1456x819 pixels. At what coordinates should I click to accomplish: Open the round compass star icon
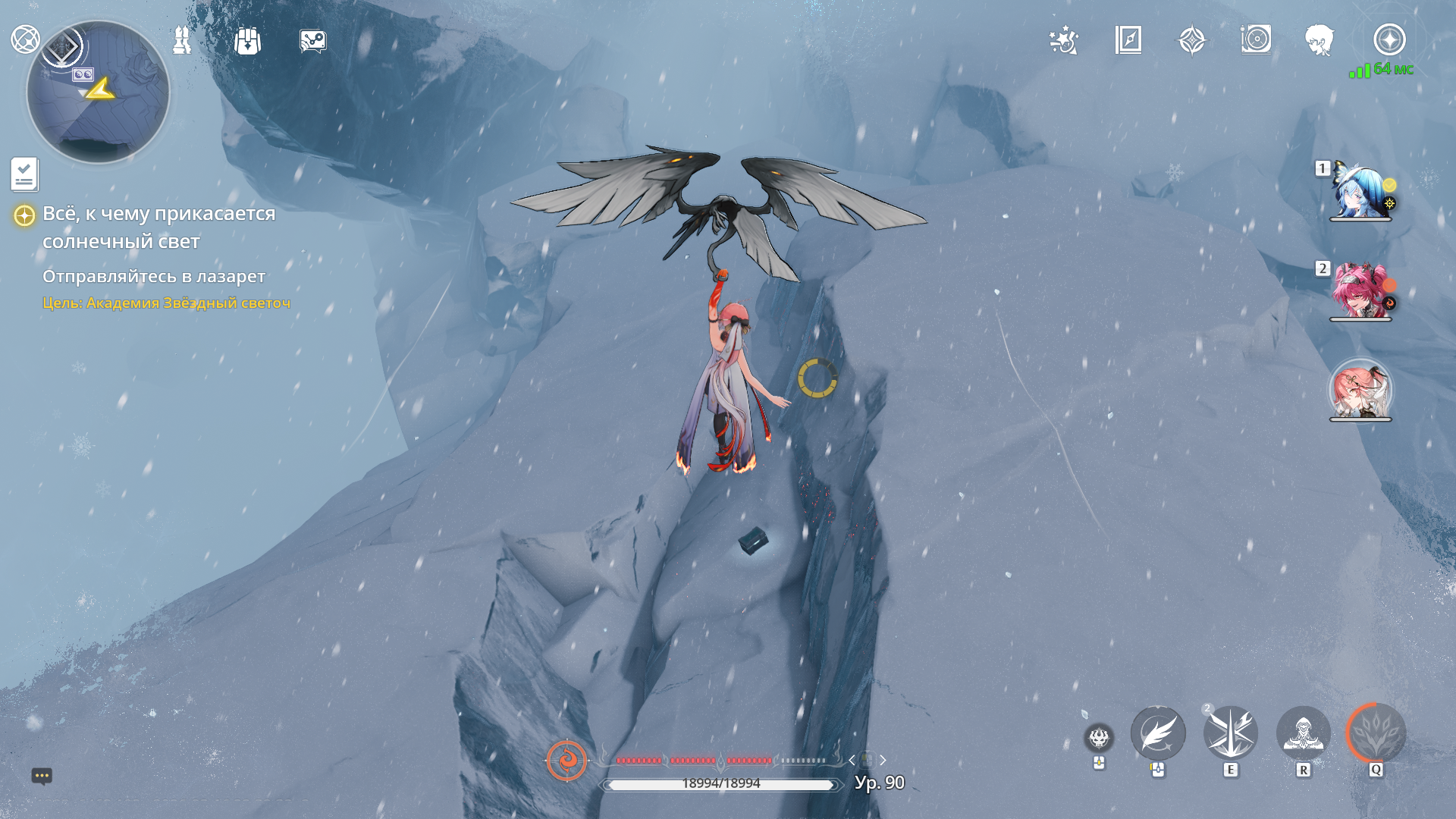tap(1389, 39)
